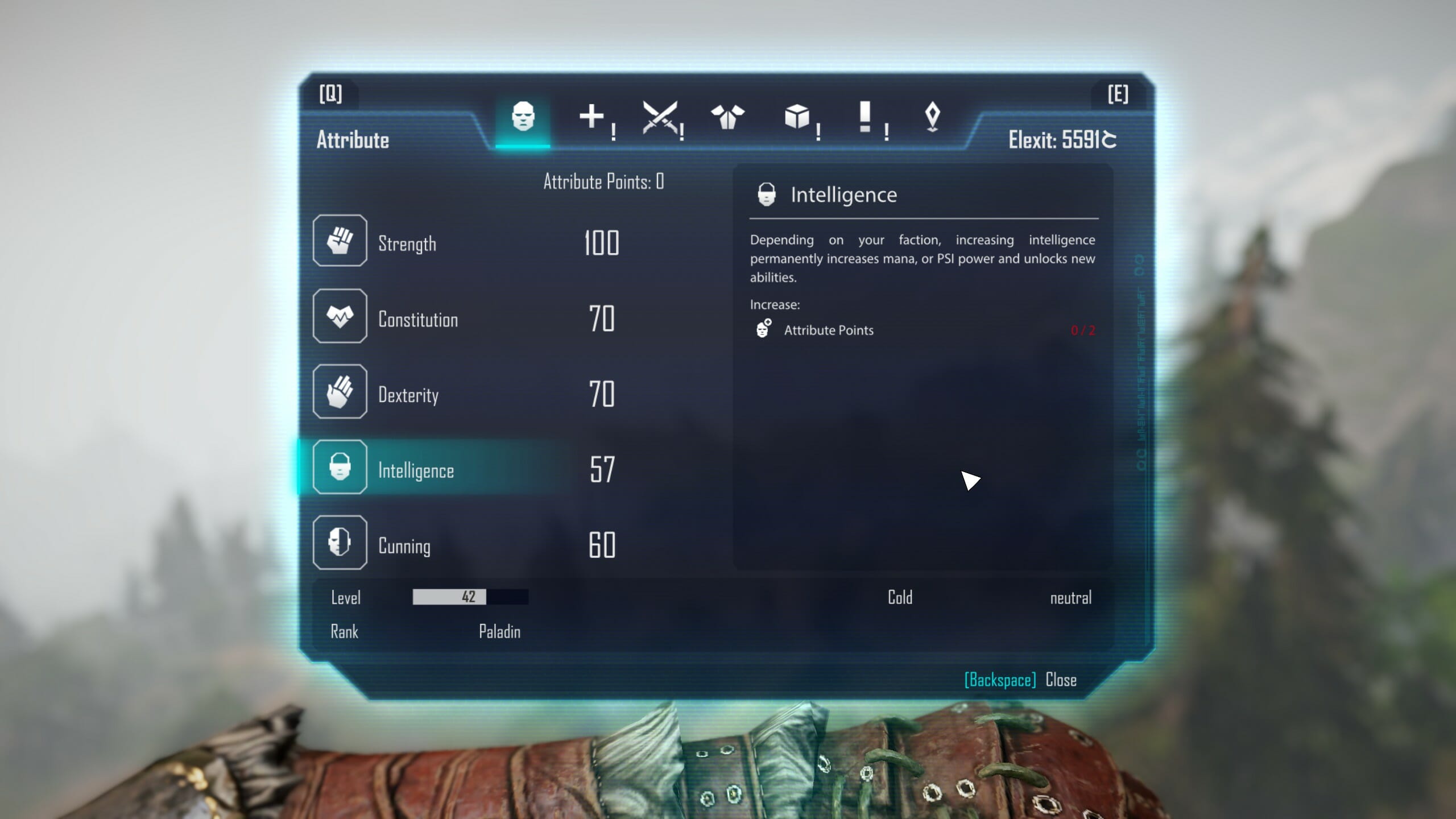Select the highlighted Intelligence attribute

coord(416,470)
